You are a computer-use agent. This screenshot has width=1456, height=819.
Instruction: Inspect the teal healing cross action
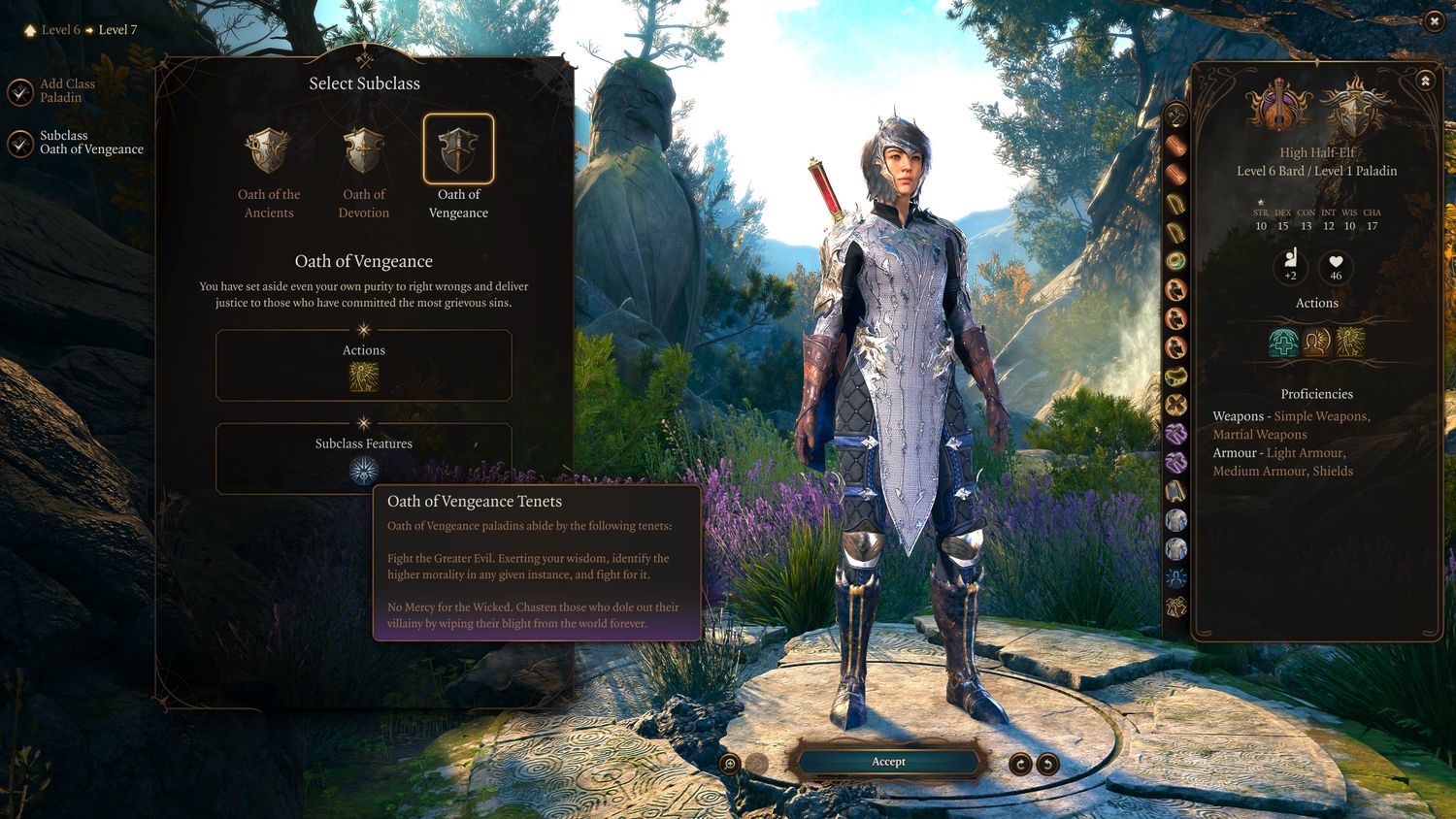[1283, 342]
